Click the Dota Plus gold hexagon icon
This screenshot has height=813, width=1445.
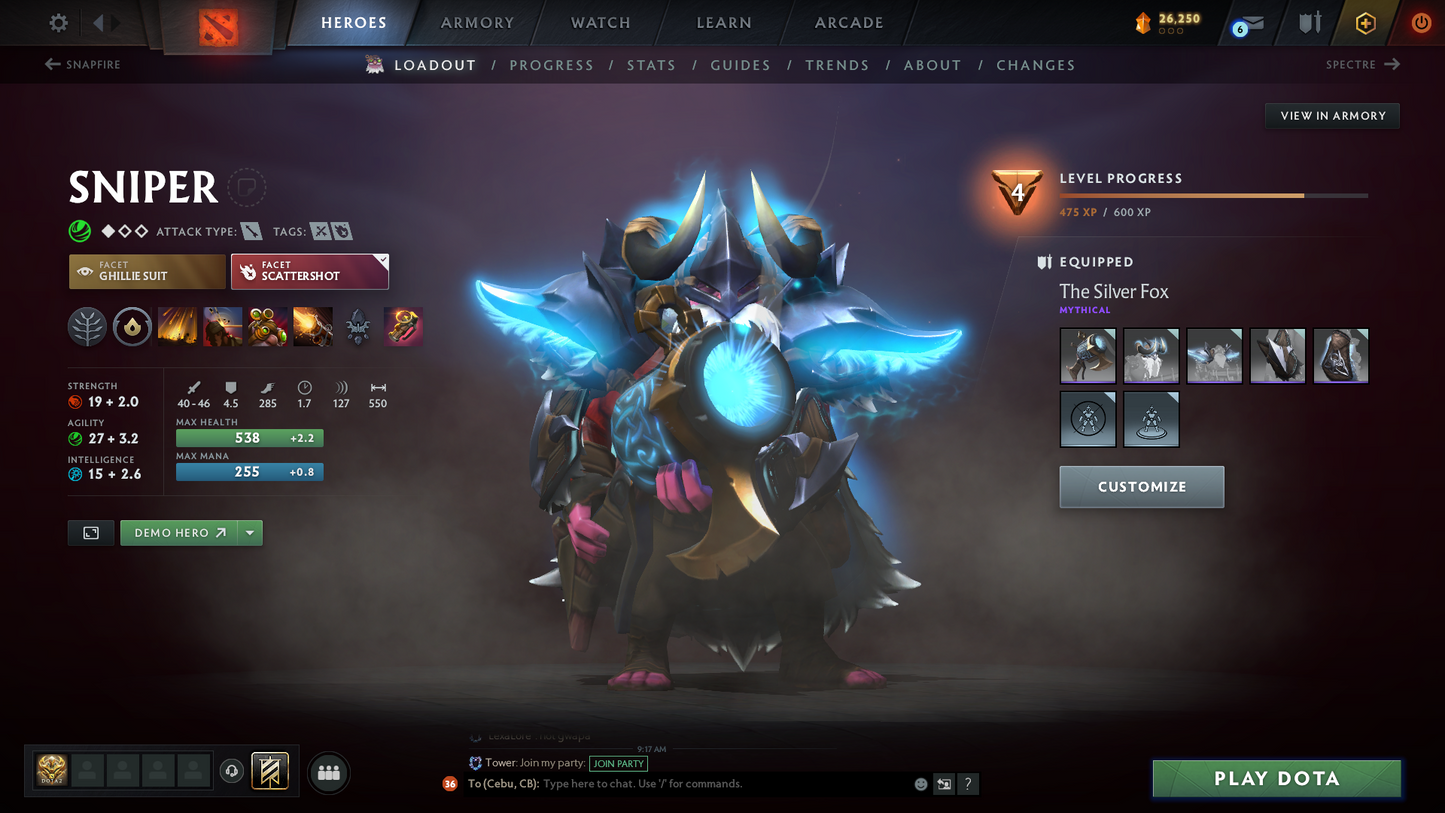point(1366,22)
